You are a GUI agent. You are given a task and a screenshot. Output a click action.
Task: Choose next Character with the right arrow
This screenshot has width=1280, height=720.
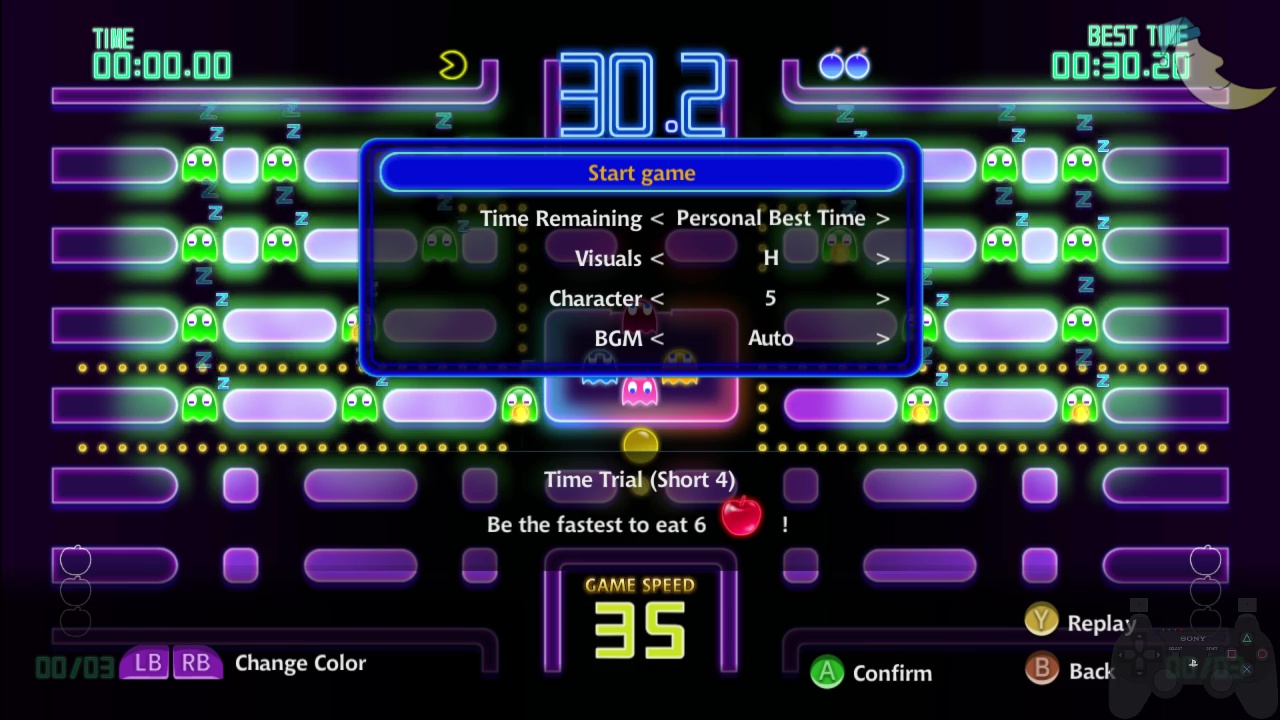882,298
